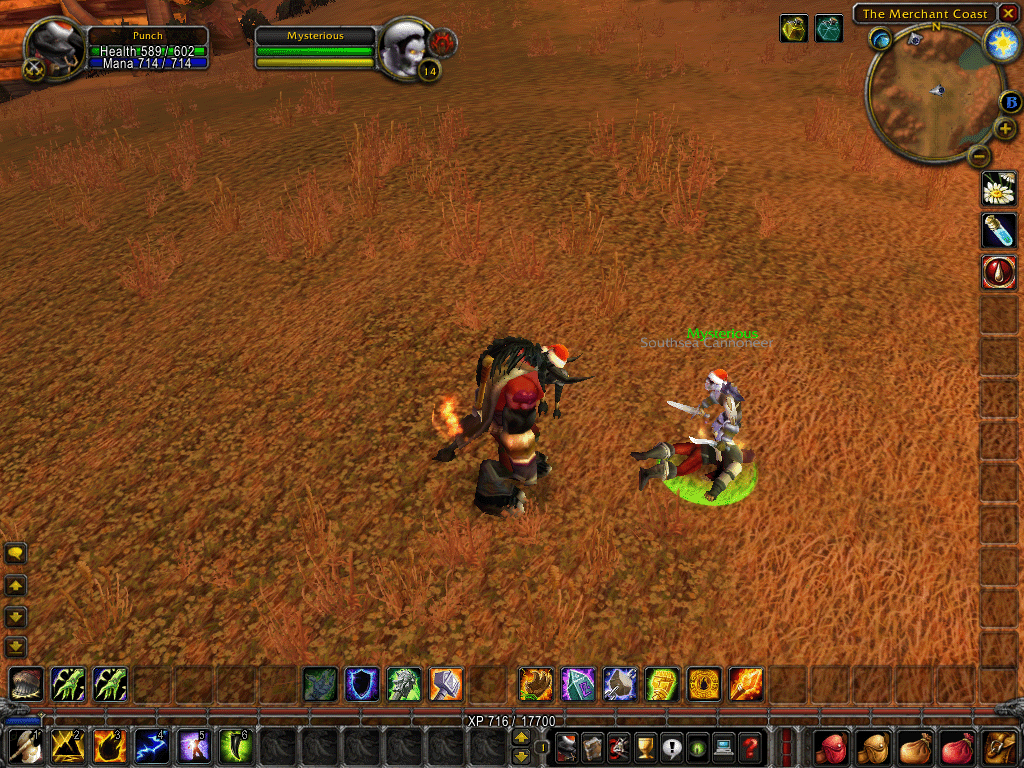Use the blue potion vial

pos(999,230)
